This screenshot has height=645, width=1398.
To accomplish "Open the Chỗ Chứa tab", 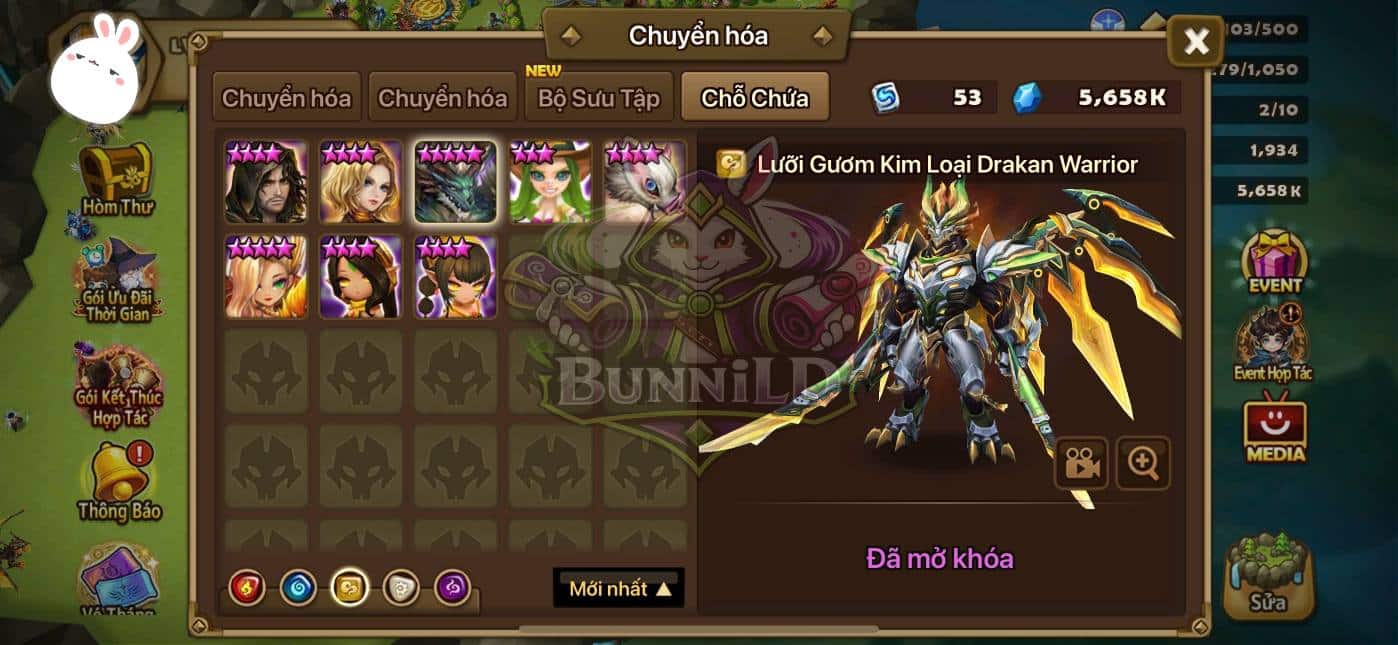I will click(x=754, y=99).
